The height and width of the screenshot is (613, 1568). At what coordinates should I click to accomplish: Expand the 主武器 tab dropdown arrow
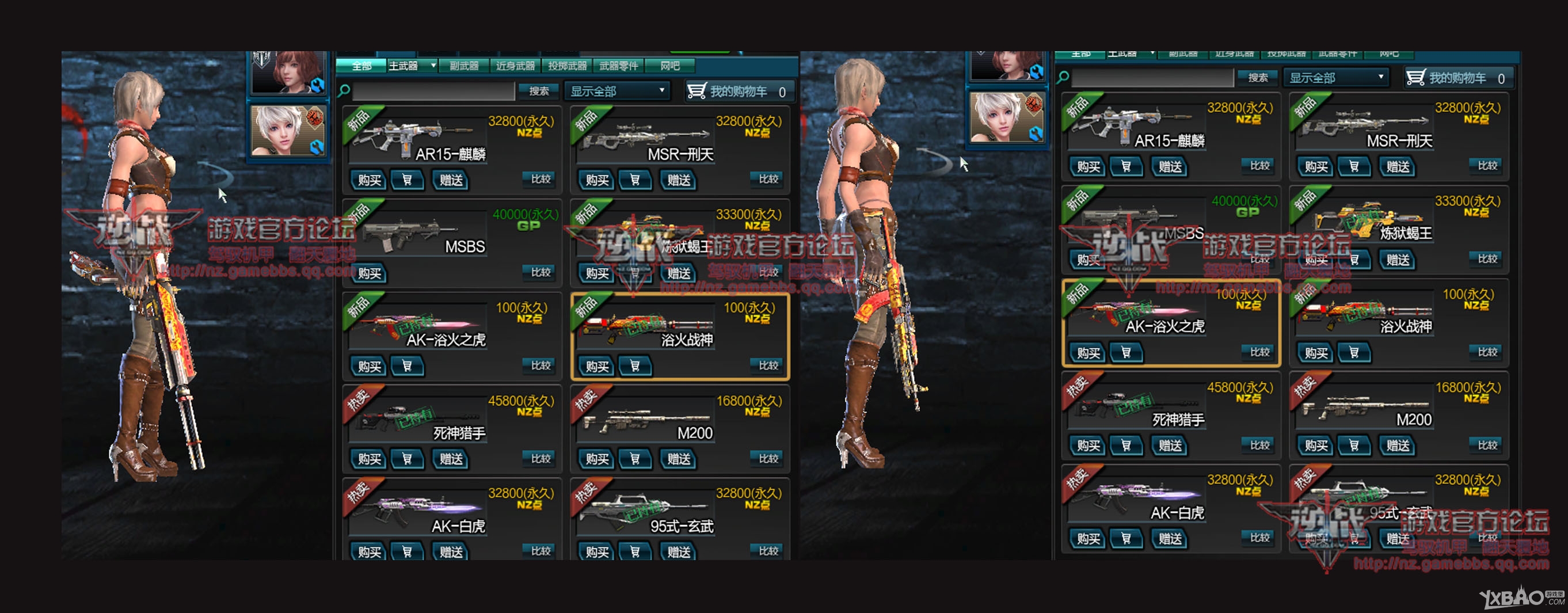[433, 65]
